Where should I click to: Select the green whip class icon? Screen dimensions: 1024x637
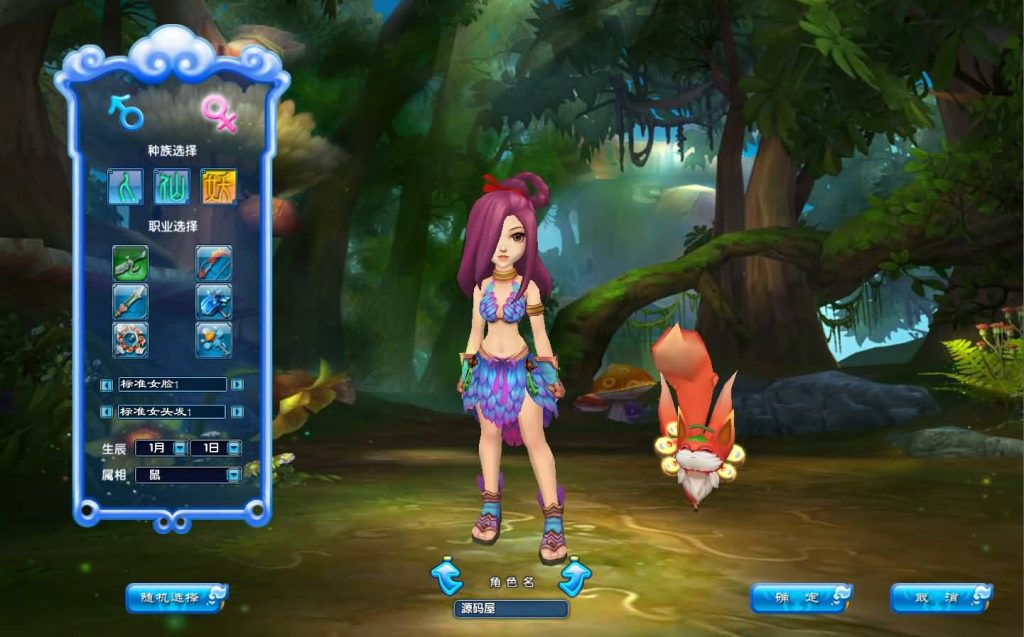[x=130, y=263]
